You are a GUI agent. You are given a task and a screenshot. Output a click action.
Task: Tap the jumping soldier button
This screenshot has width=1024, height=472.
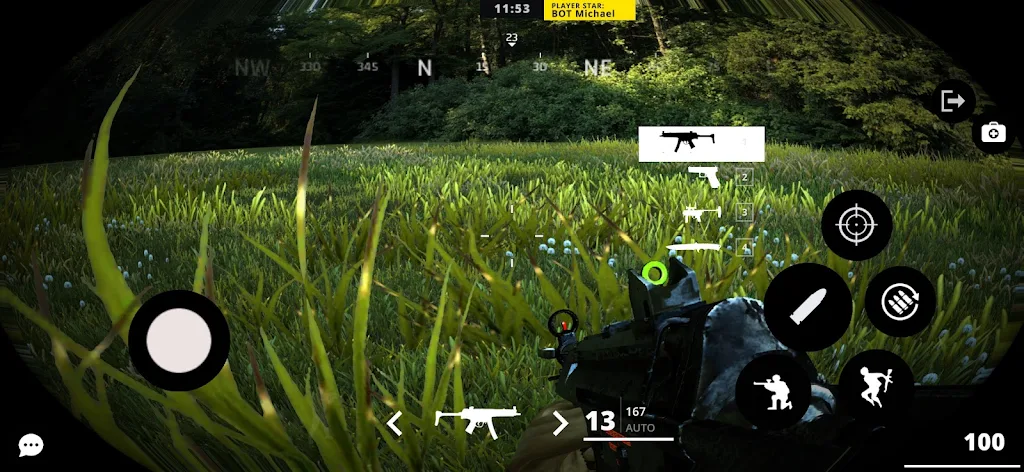(x=875, y=387)
